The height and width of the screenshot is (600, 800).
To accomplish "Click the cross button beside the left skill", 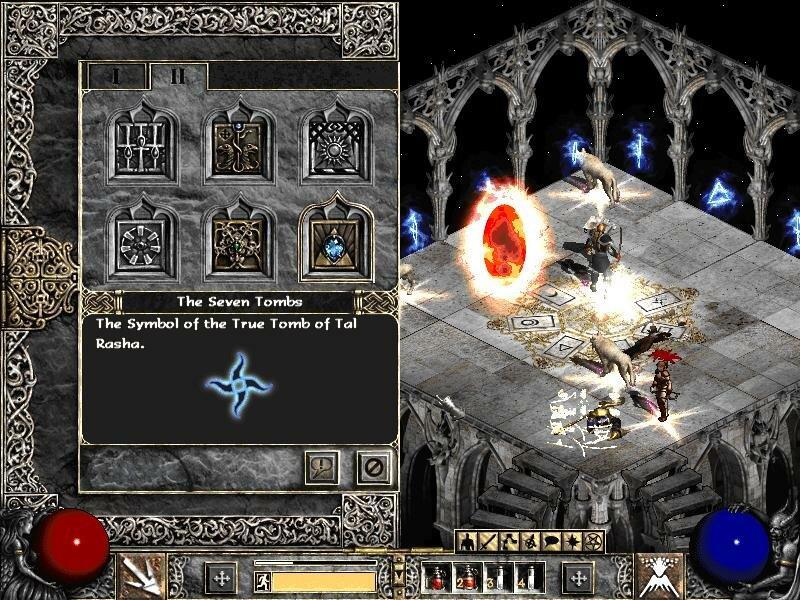I will point(220,578).
